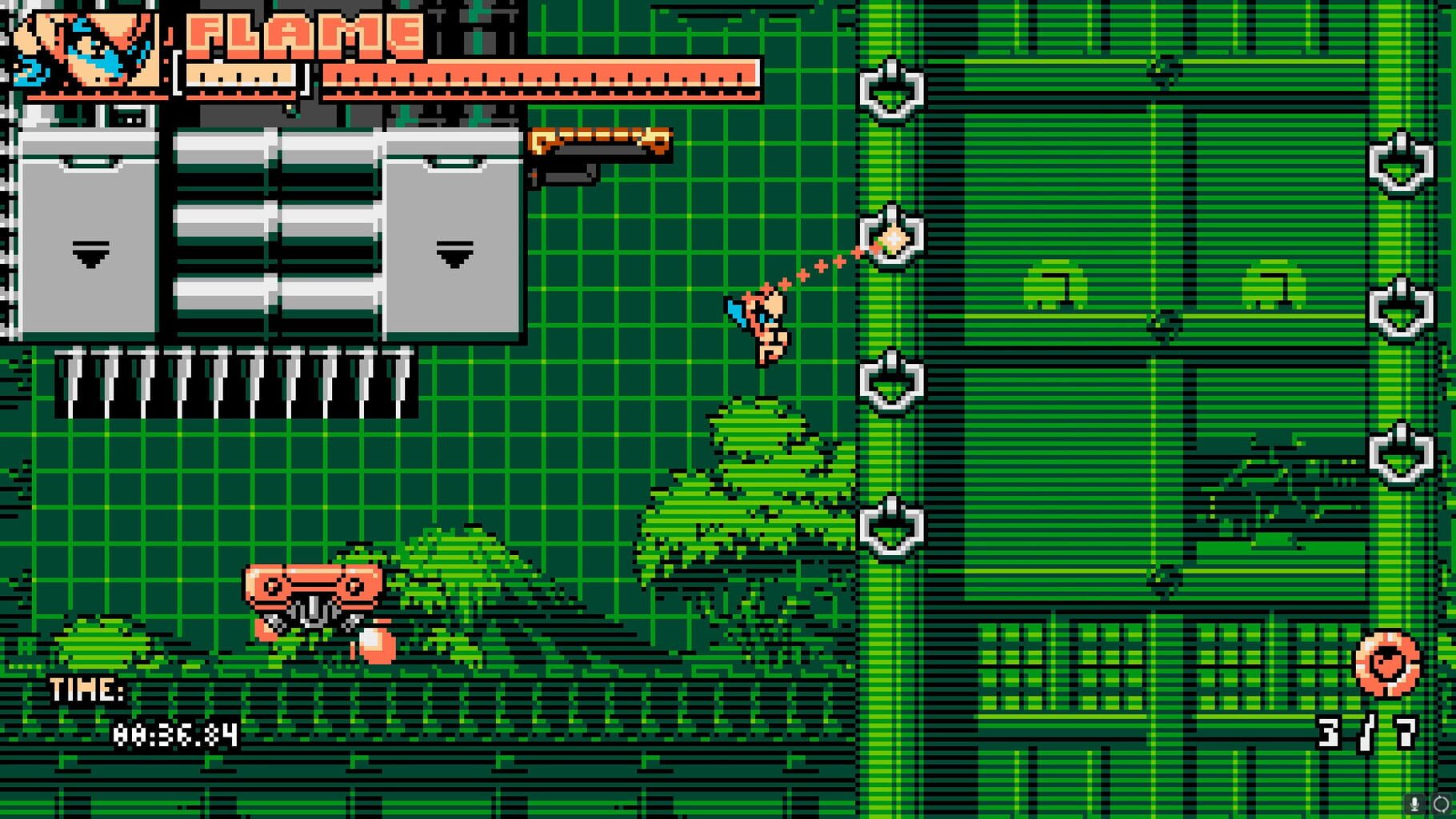Viewport: 1456px width, 819px height.
Task: Click the circular refresh overlay icon at bottom right
Action: [1440, 804]
